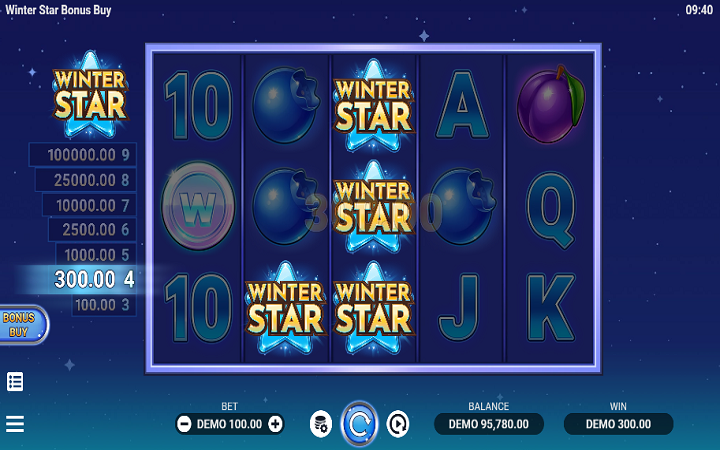Decrease the bet with the minus button
720x450 pixels.
[x=184, y=424]
